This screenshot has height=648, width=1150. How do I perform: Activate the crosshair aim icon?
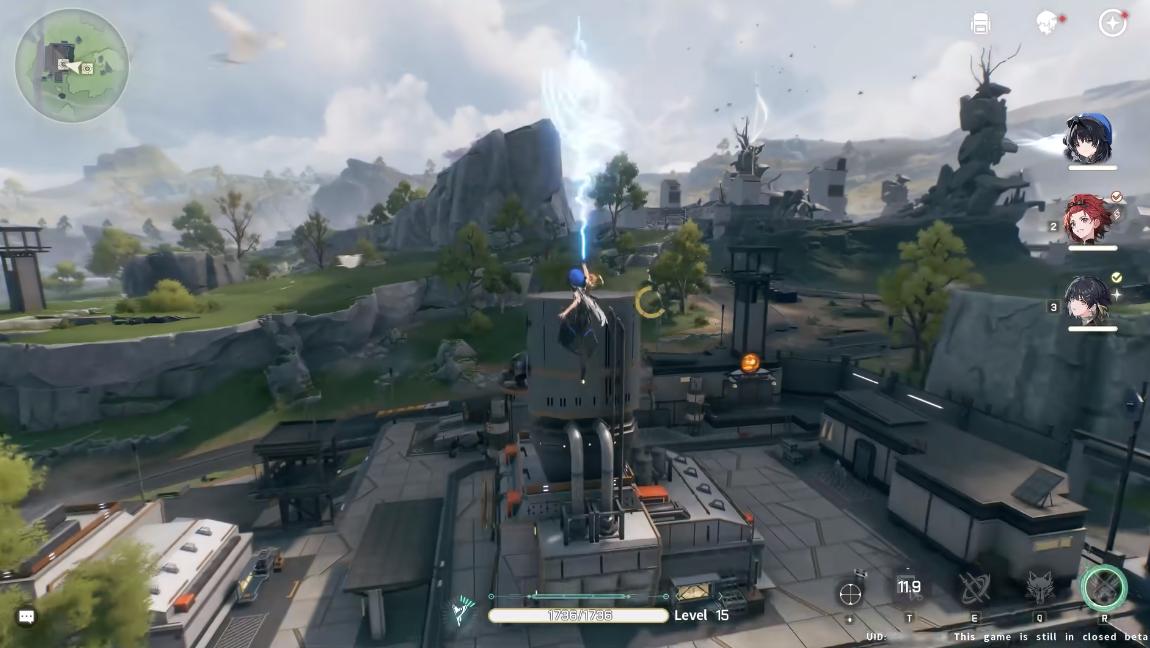click(850, 593)
